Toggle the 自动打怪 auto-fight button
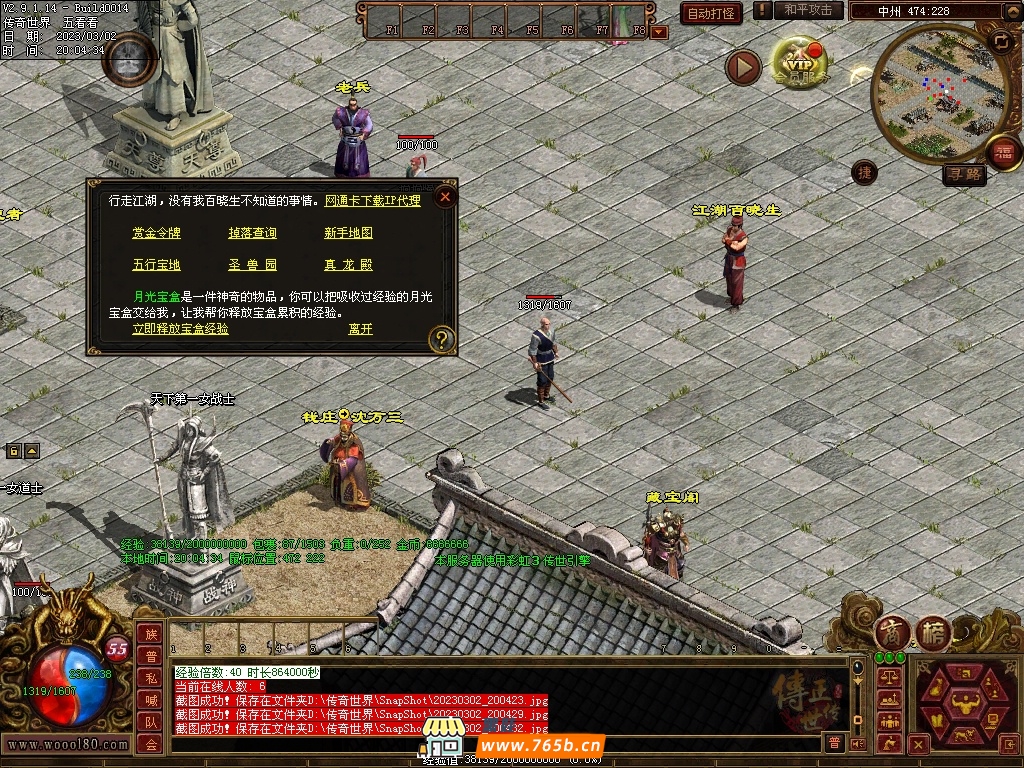This screenshot has width=1024, height=768. pyautogui.click(x=711, y=13)
